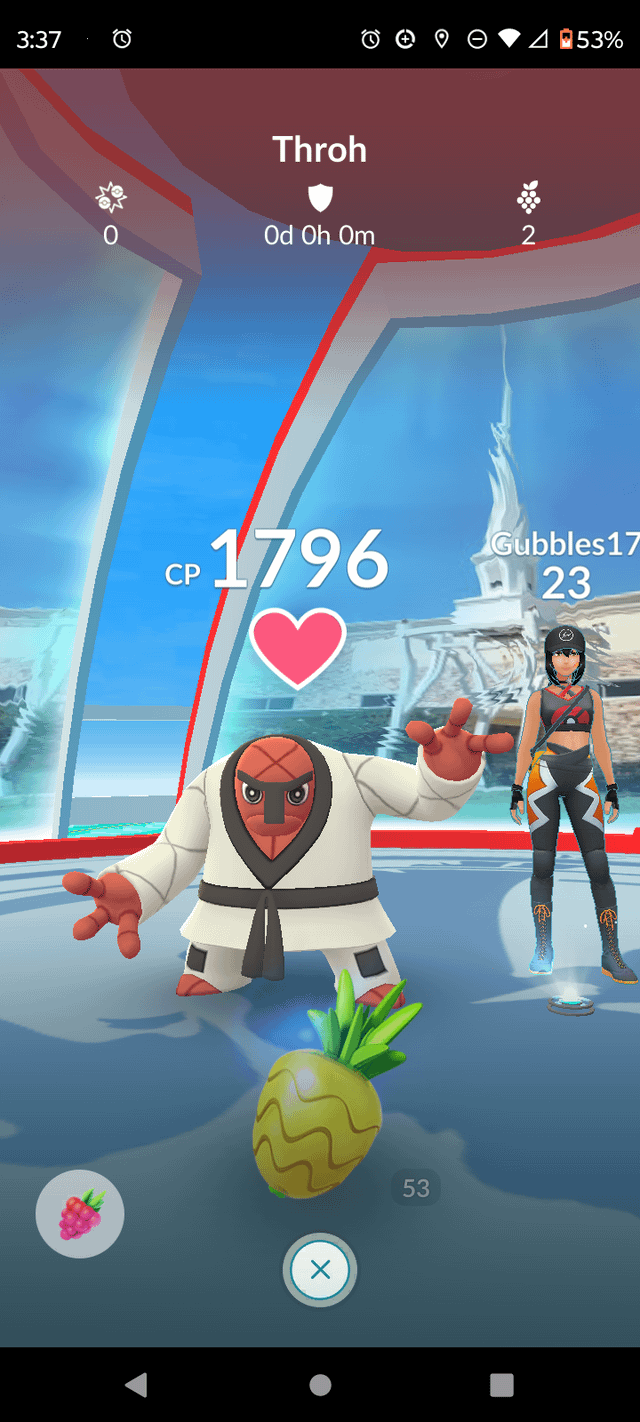Image resolution: width=640 pixels, height=1422 pixels.
Task: Go to the Android home screen
Action: [320, 1384]
